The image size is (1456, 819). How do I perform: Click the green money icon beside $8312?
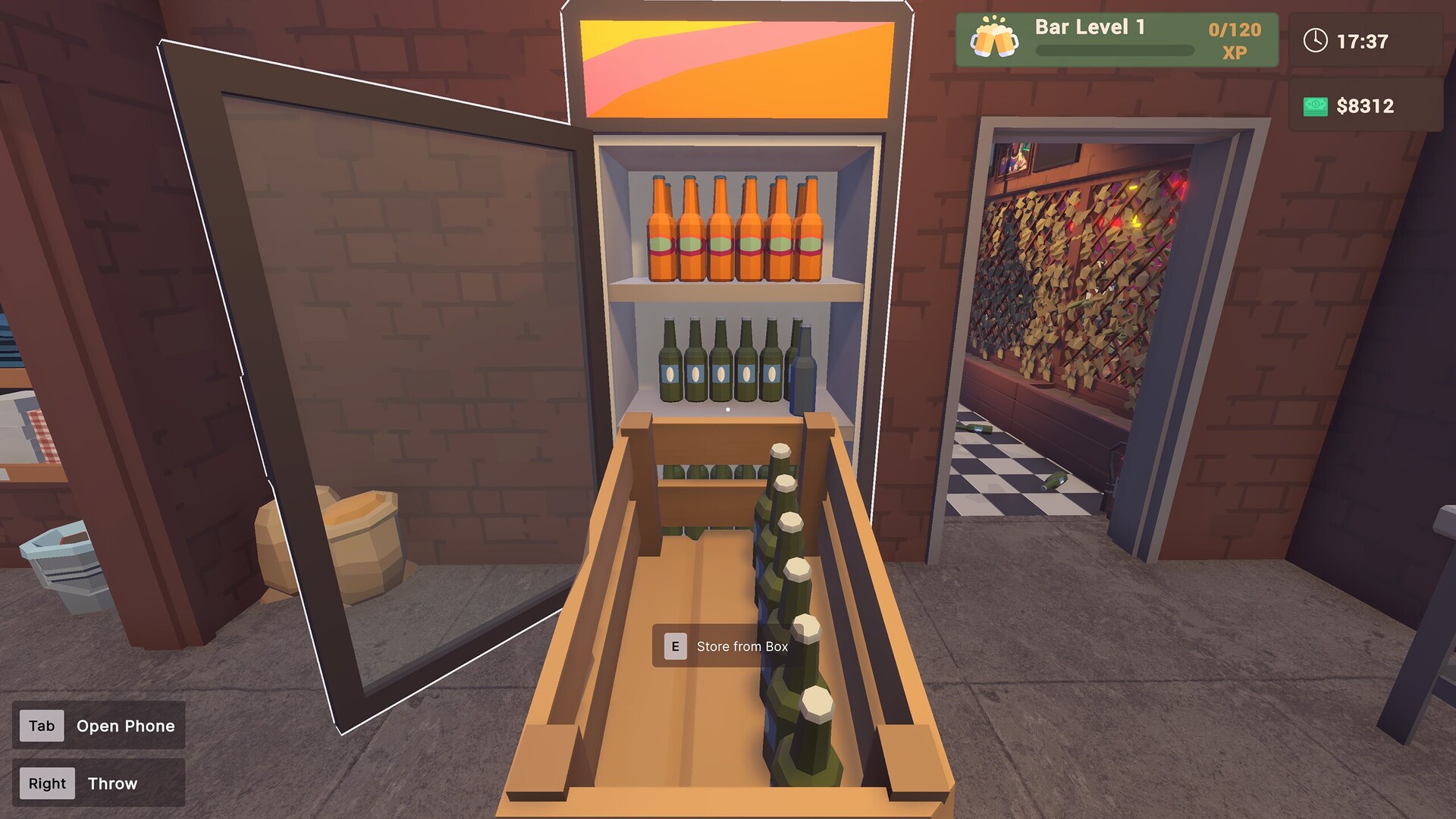(1314, 105)
